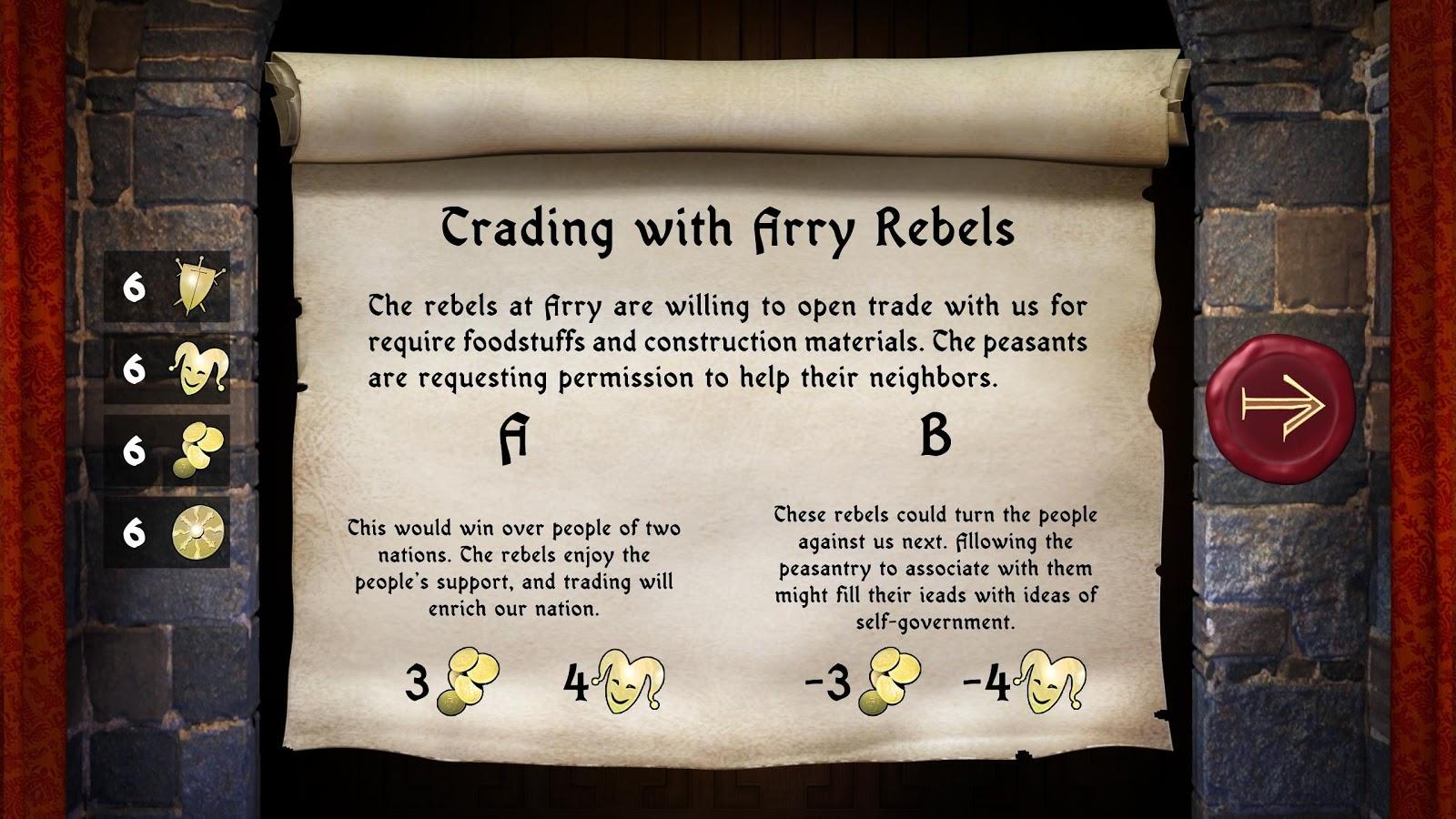Screen dimensions: 1456x819
Task: Choose option A to trade with rebels
Action: [513, 440]
